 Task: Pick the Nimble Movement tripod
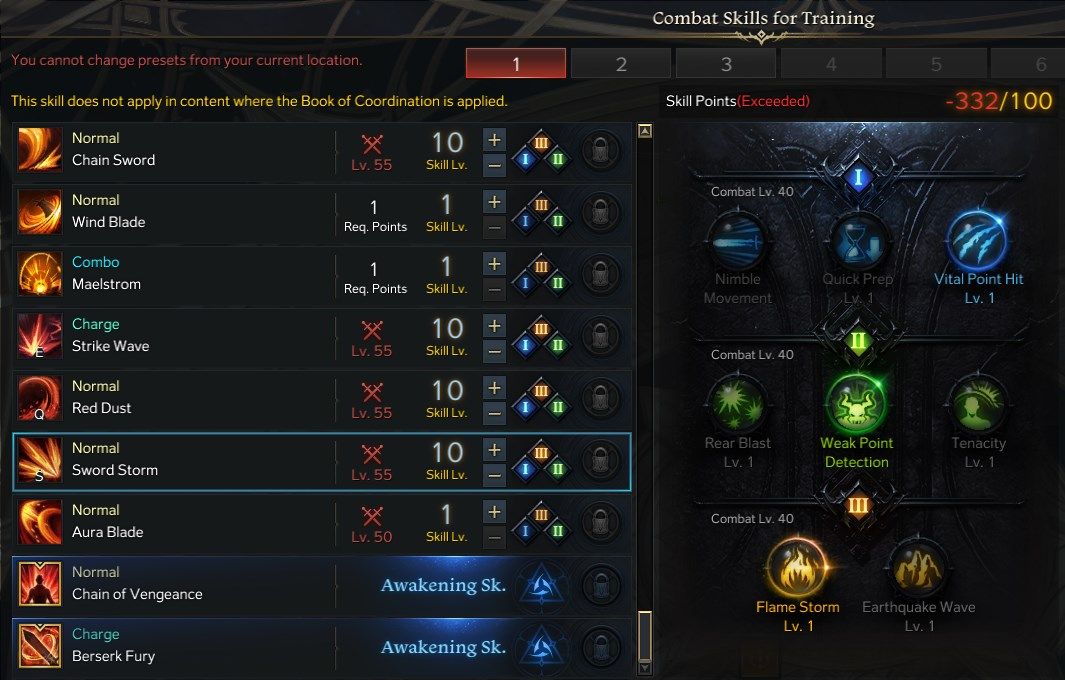tap(737, 242)
